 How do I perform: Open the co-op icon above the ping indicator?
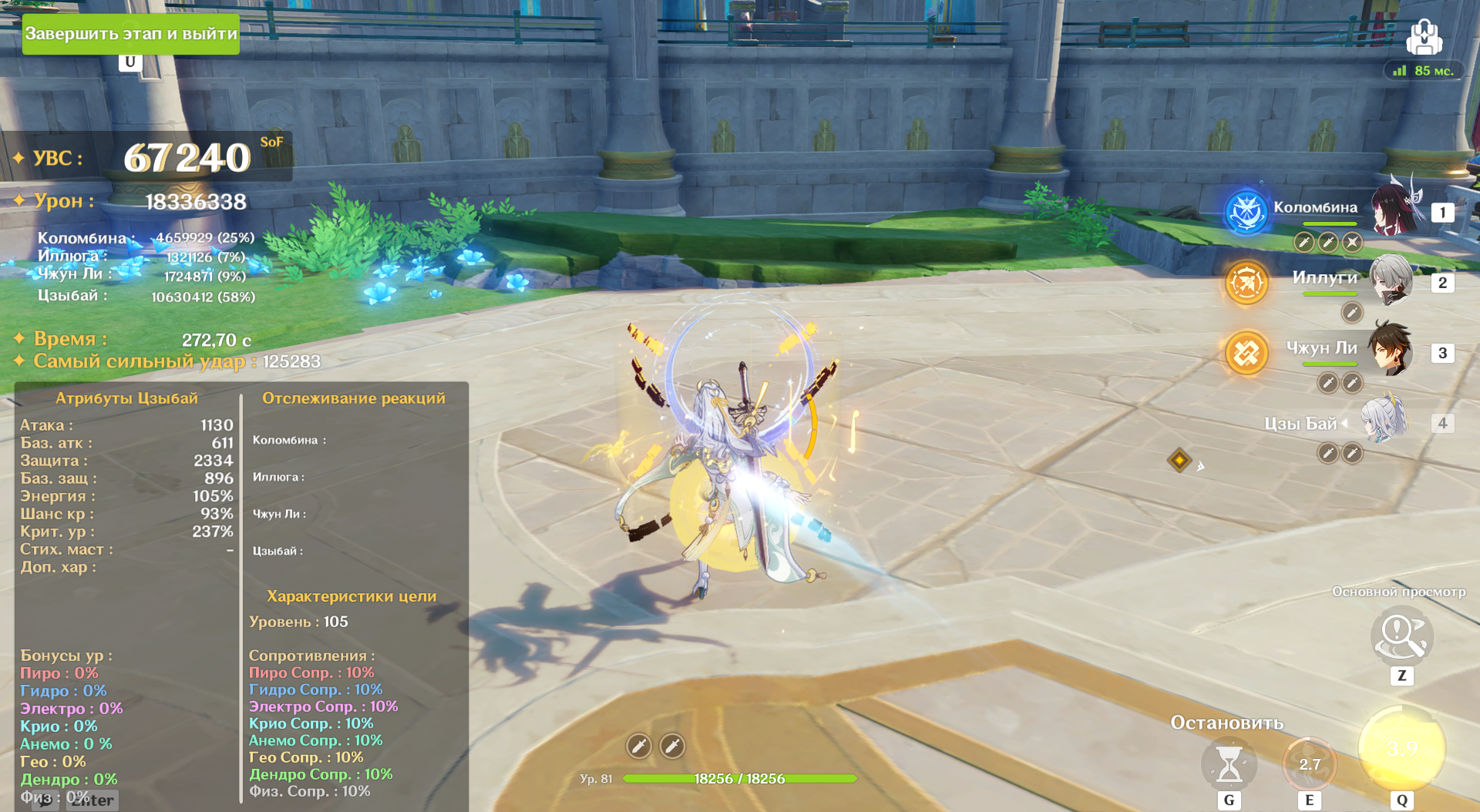pos(1424,37)
